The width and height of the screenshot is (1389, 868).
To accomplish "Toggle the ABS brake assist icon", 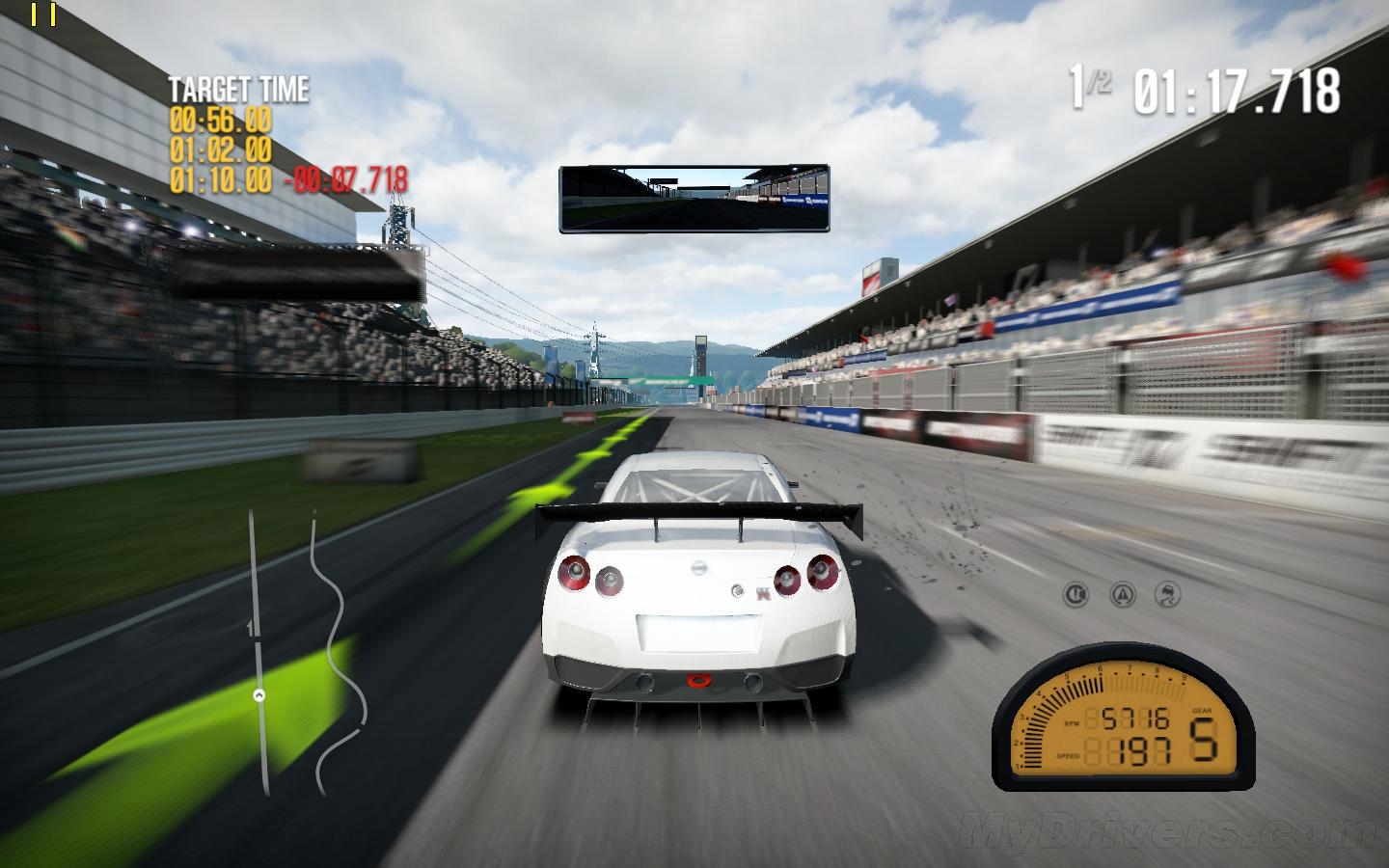I will point(1076,595).
